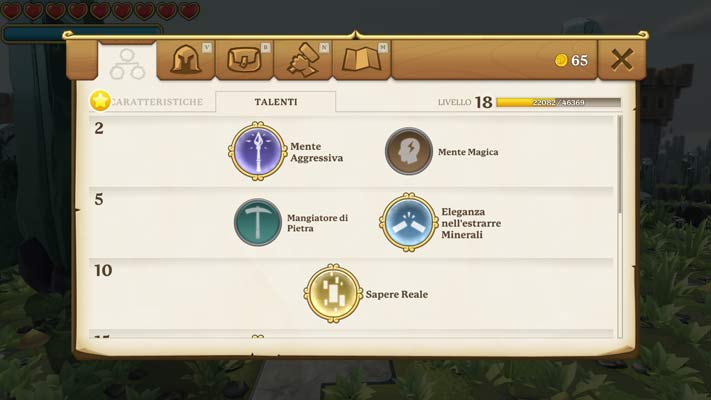
Task: Select the Talenti tab
Action: [275, 102]
